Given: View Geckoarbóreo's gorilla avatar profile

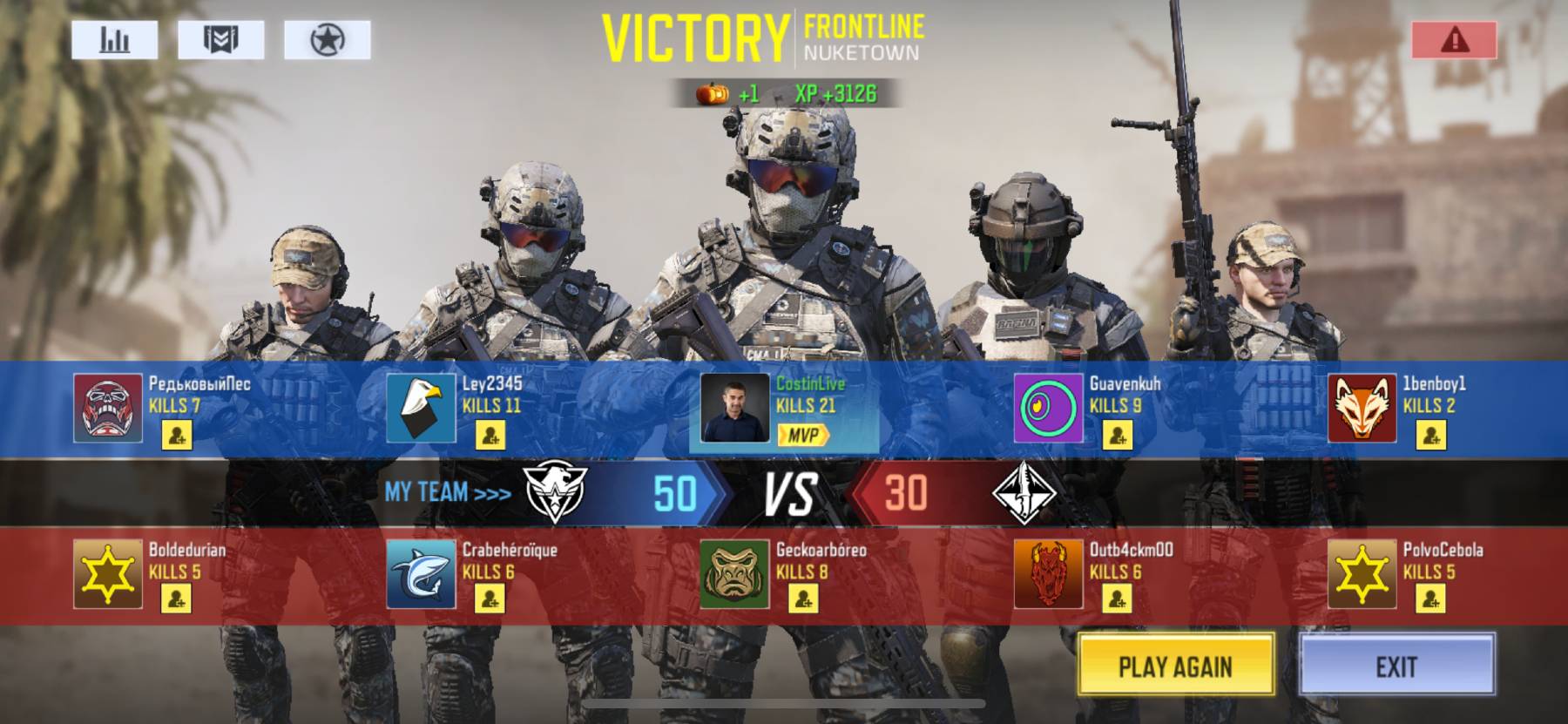Looking at the screenshot, I should [735, 574].
